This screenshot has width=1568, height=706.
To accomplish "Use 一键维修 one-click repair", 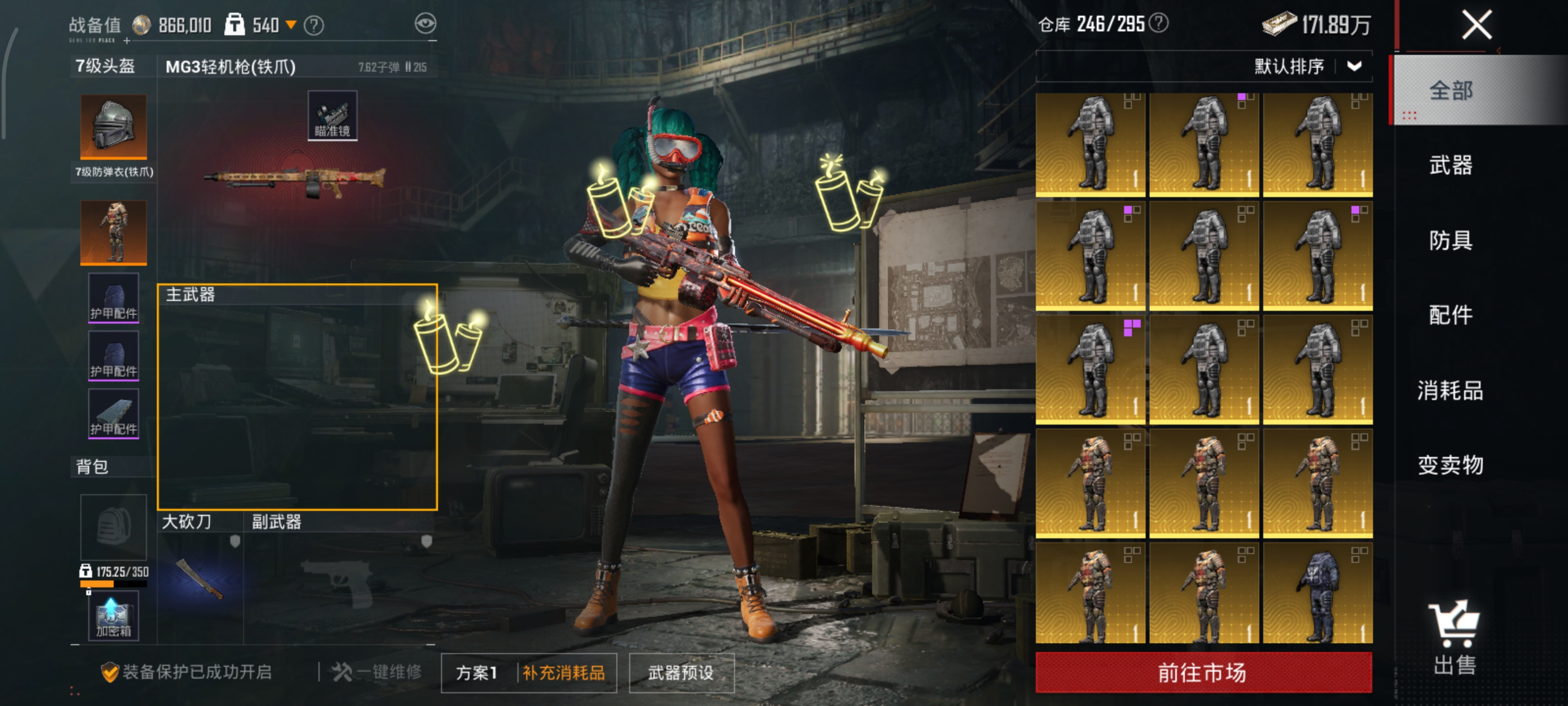I will tap(377, 672).
